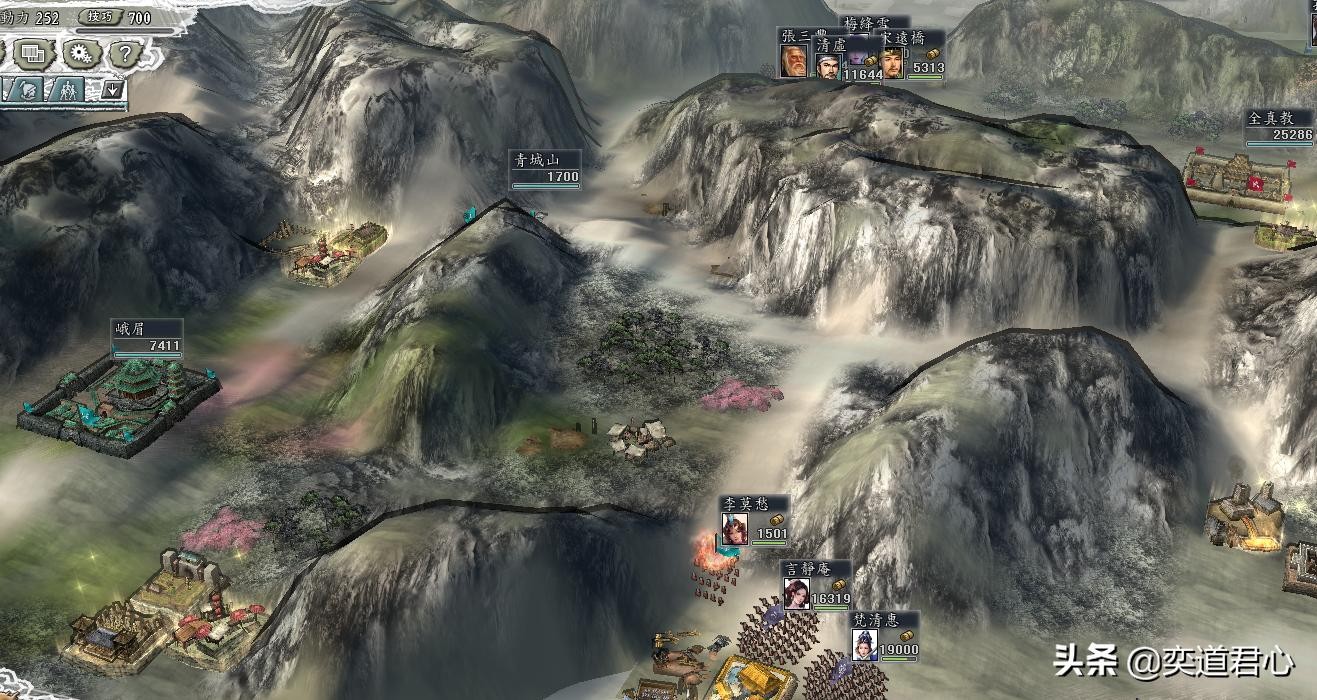1317x700 pixels.
Task: Click the question mark help button
Action: tap(123, 53)
